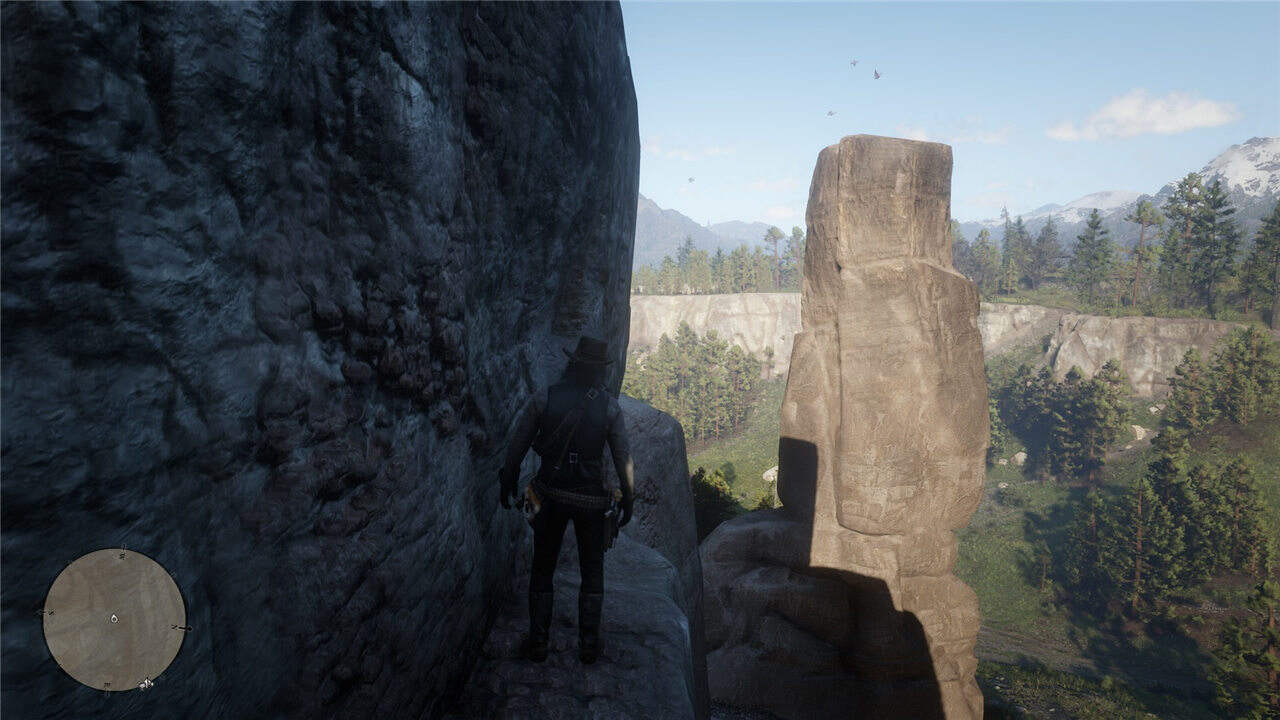1280x720 pixels.
Task: Click the white marker on minimap's edge
Action: 146,684
